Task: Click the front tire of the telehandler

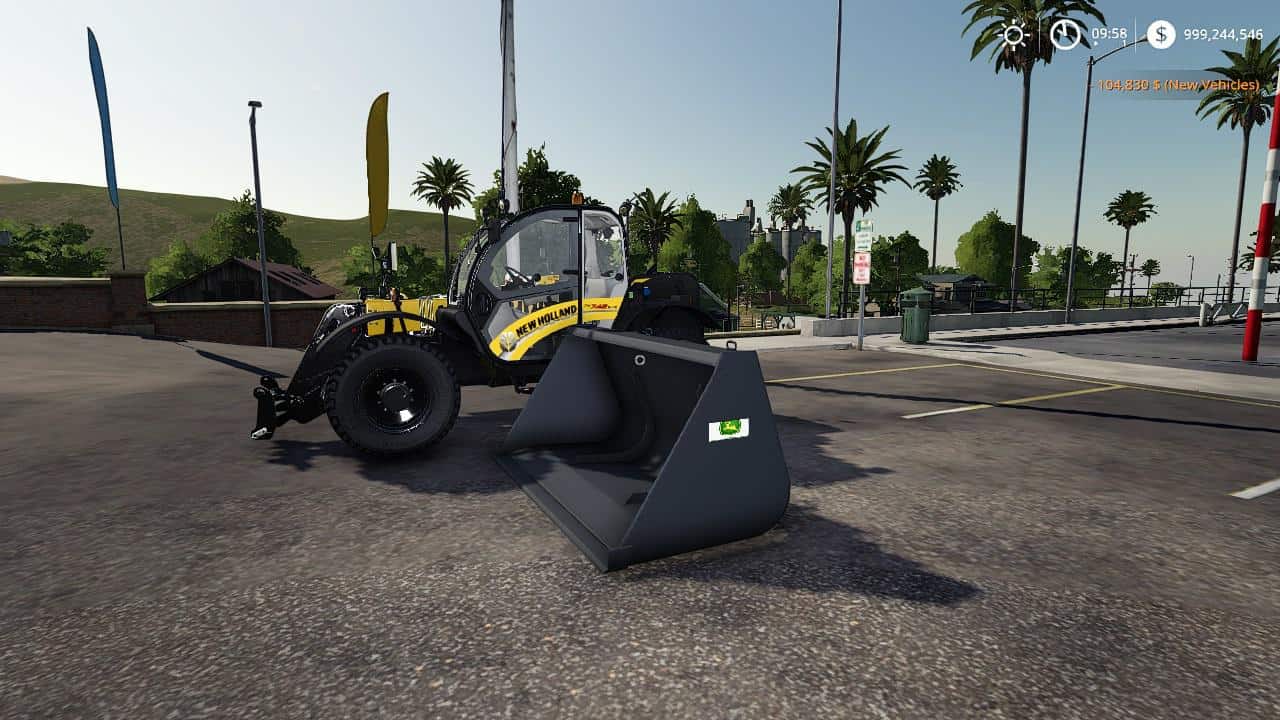Action: click(395, 400)
